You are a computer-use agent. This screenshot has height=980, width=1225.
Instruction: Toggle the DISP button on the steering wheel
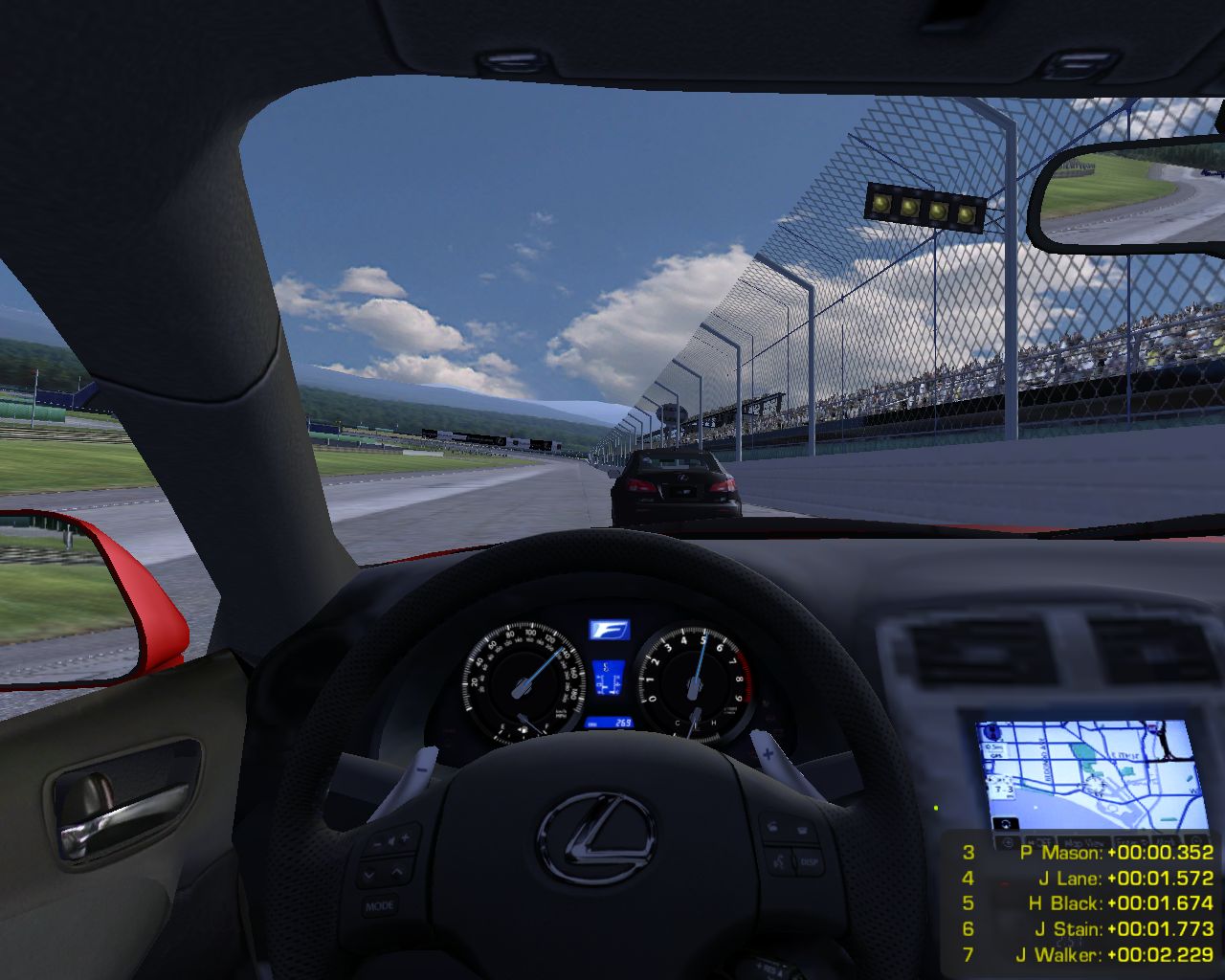(808, 861)
